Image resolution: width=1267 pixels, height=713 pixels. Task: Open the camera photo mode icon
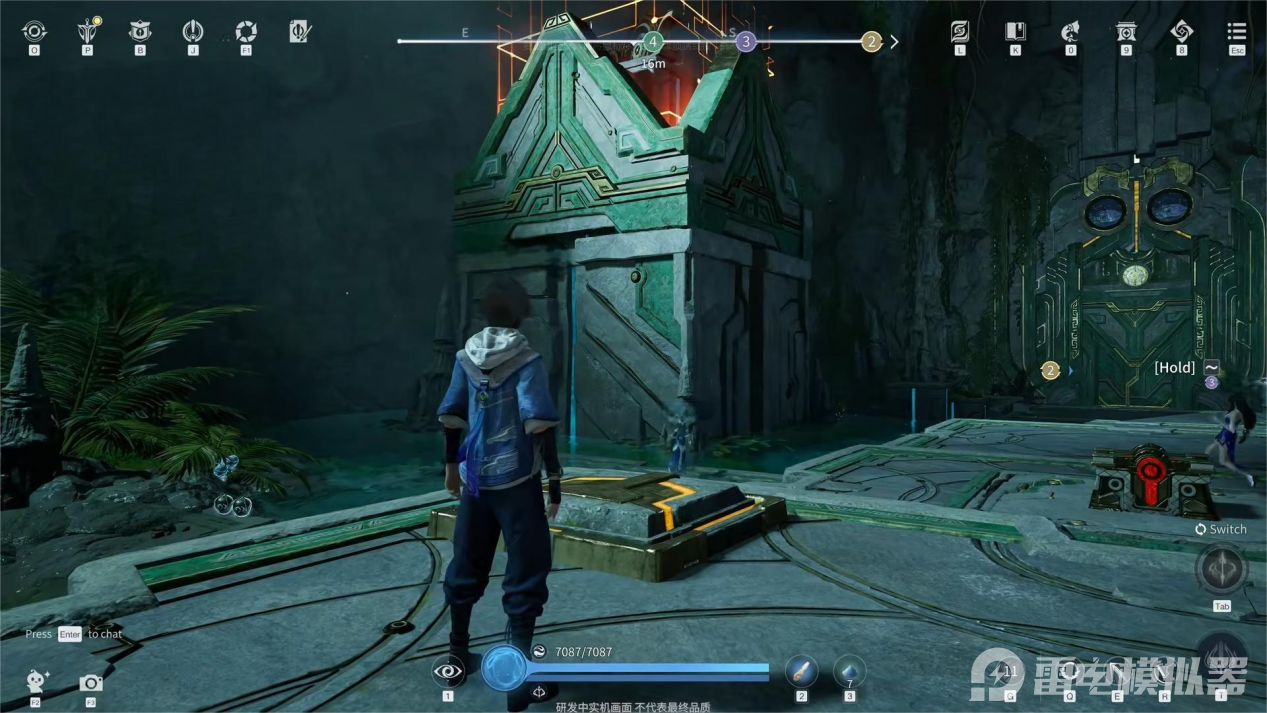tap(91, 683)
